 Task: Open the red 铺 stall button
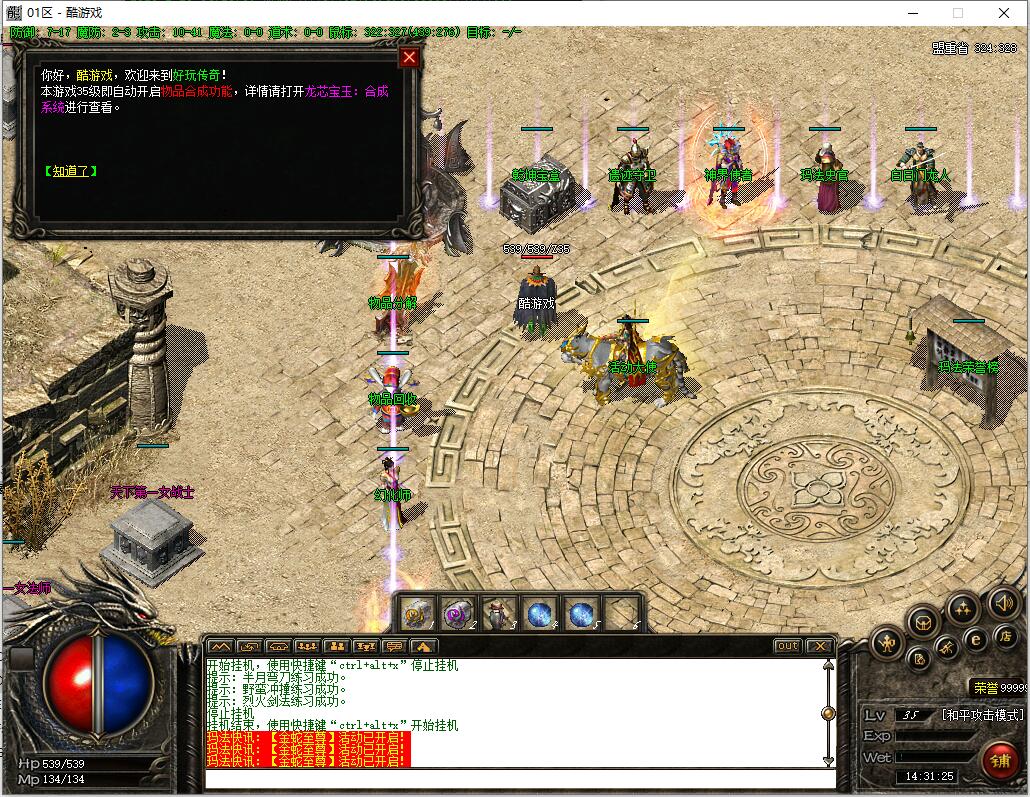point(999,761)
